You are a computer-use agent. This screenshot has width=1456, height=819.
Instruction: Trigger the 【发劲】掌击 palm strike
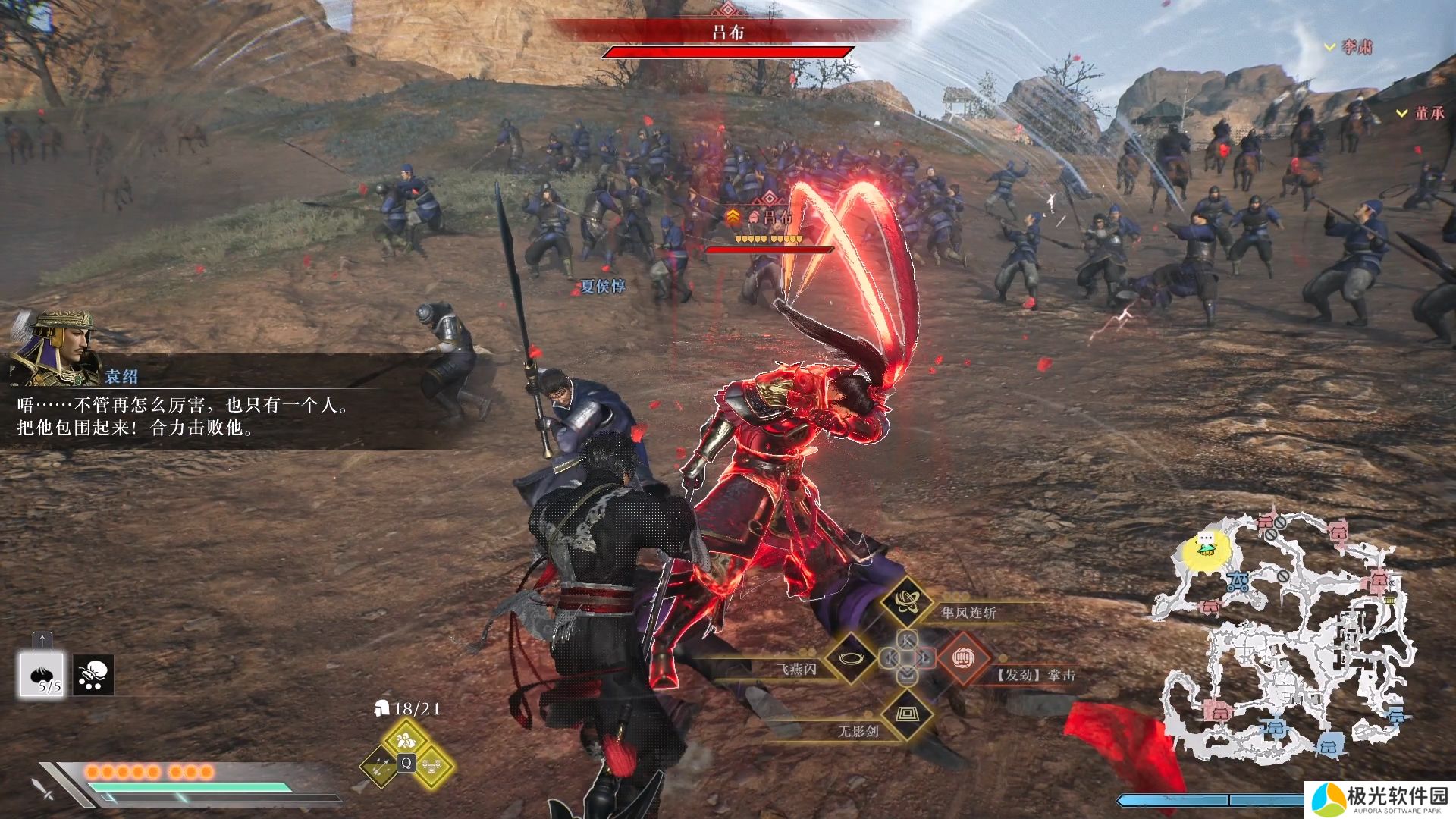click(x=963, y=658)
